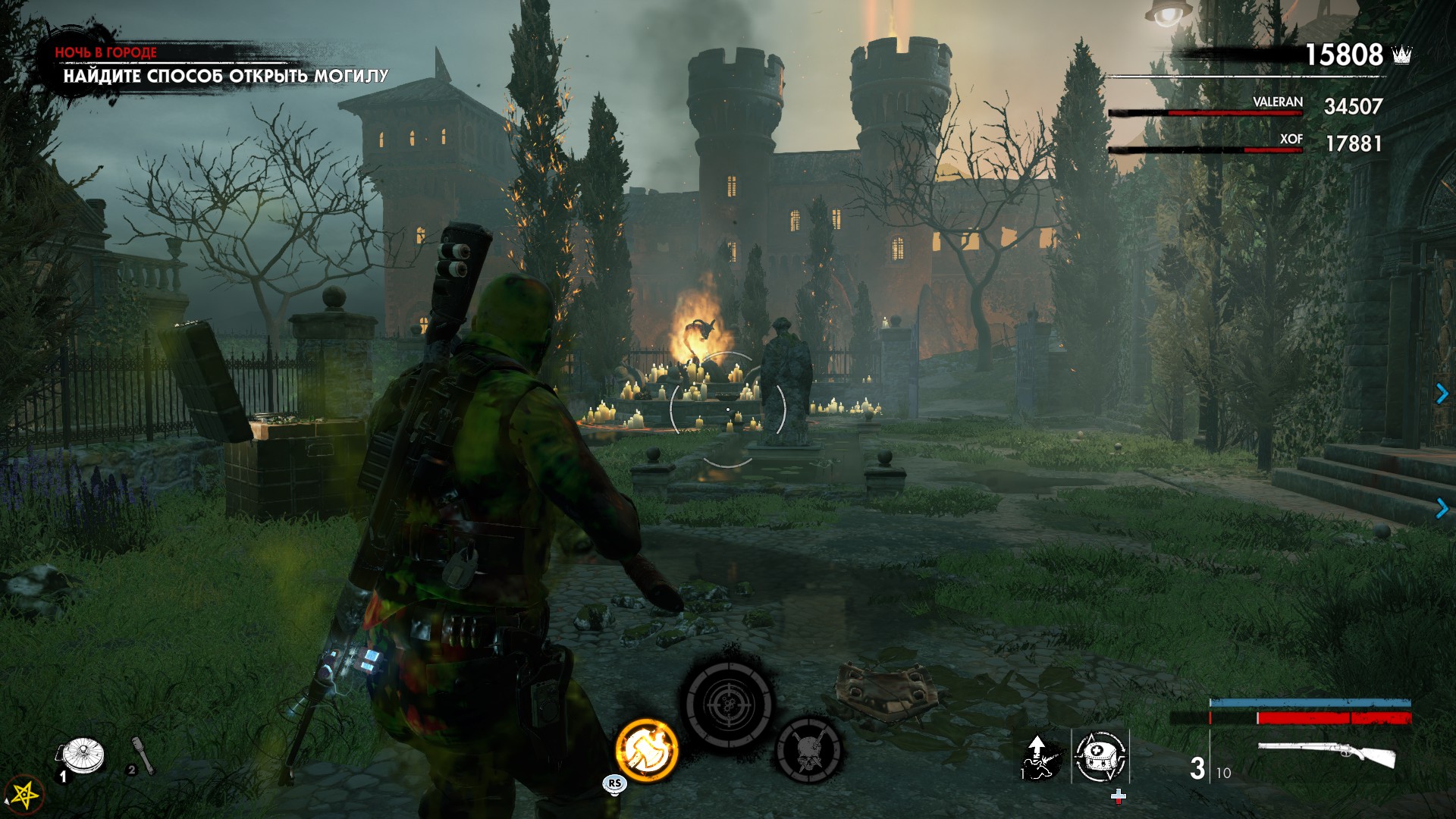Image resolution: width=1456 pixels, height=819 pixels.
Task: Use the medkit bag item
Action: coord(1100,756)
